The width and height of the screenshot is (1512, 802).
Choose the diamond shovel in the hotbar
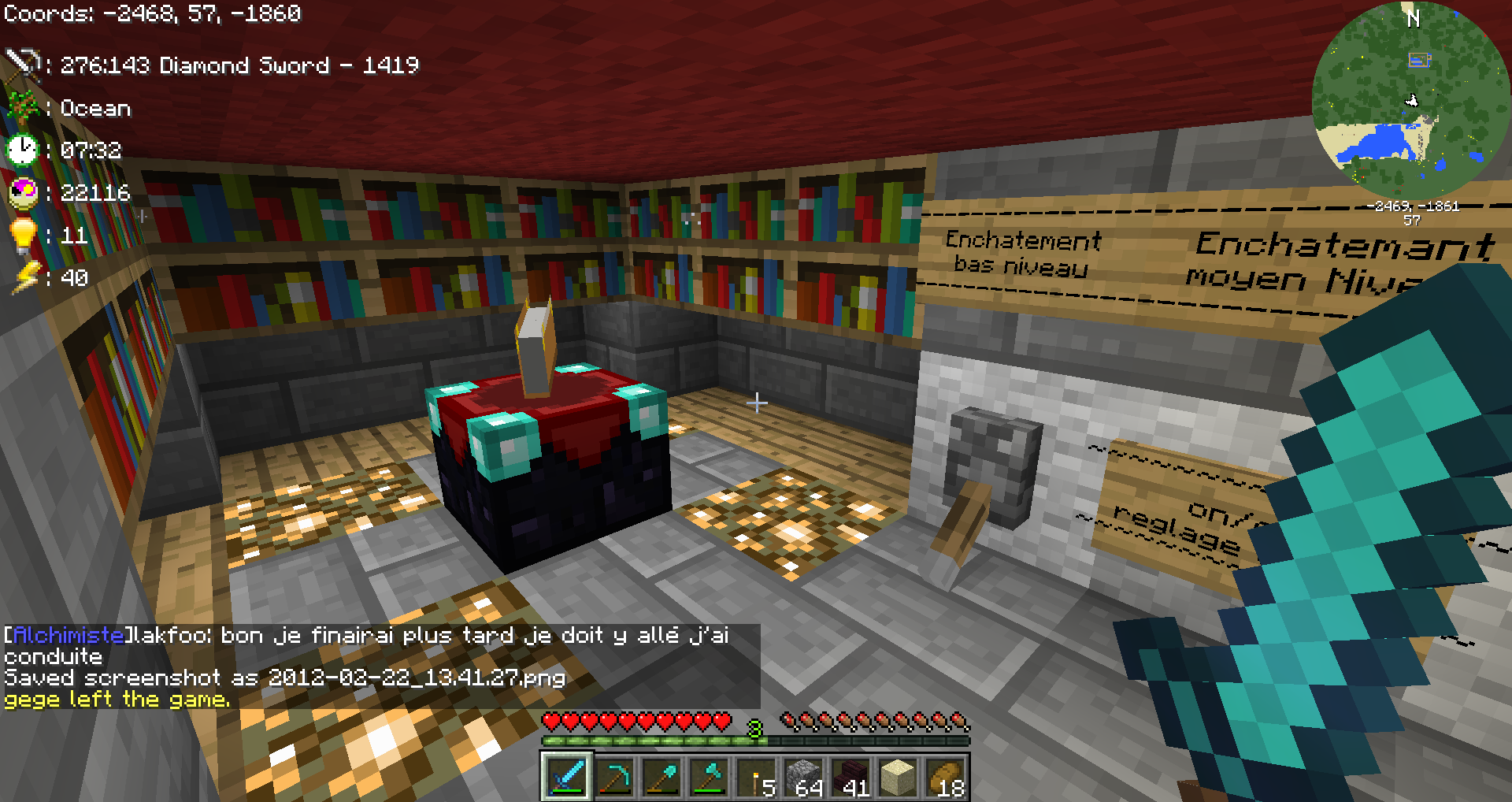tap(661, 777)
